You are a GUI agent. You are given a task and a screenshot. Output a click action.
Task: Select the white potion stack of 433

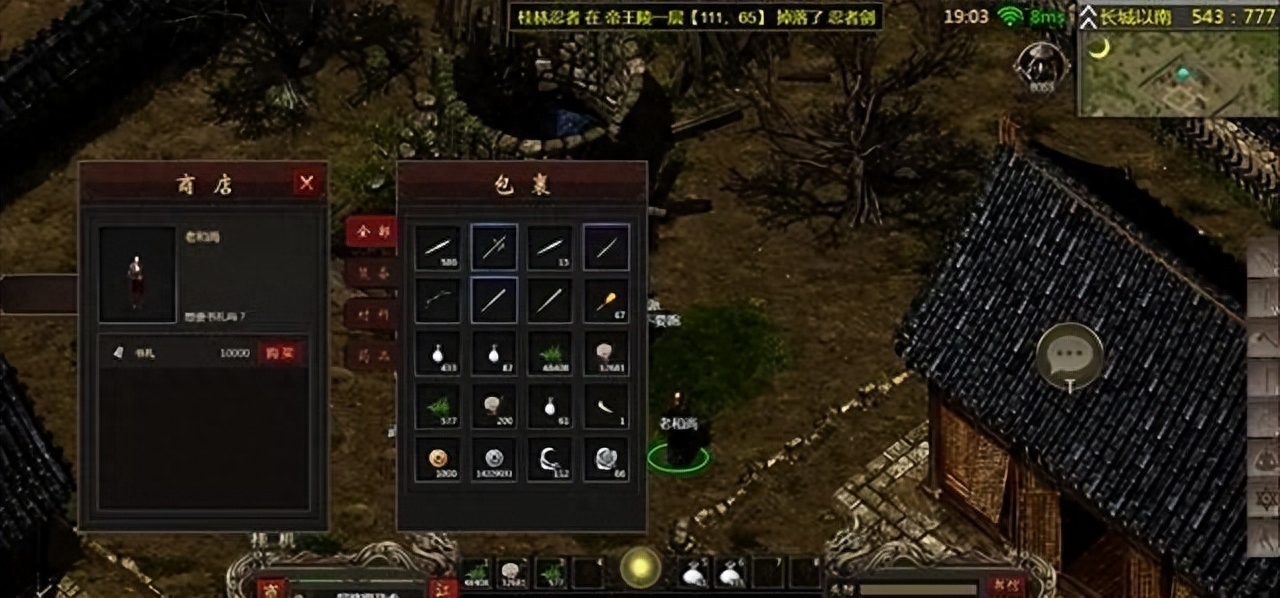click(438, 354)
